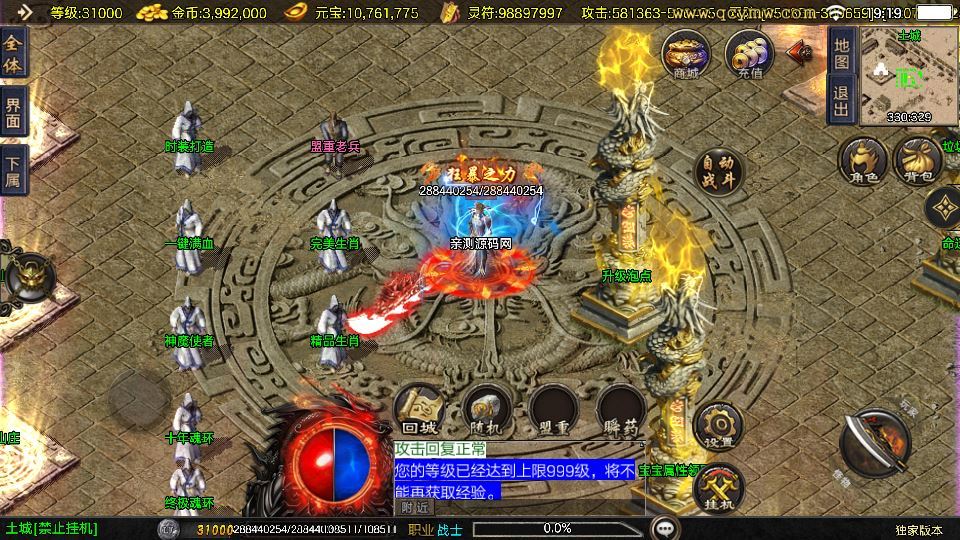Open the 下属 subordinates tab
The width and height of the screenshot is (960, 540).
click(x=13, y=171)
